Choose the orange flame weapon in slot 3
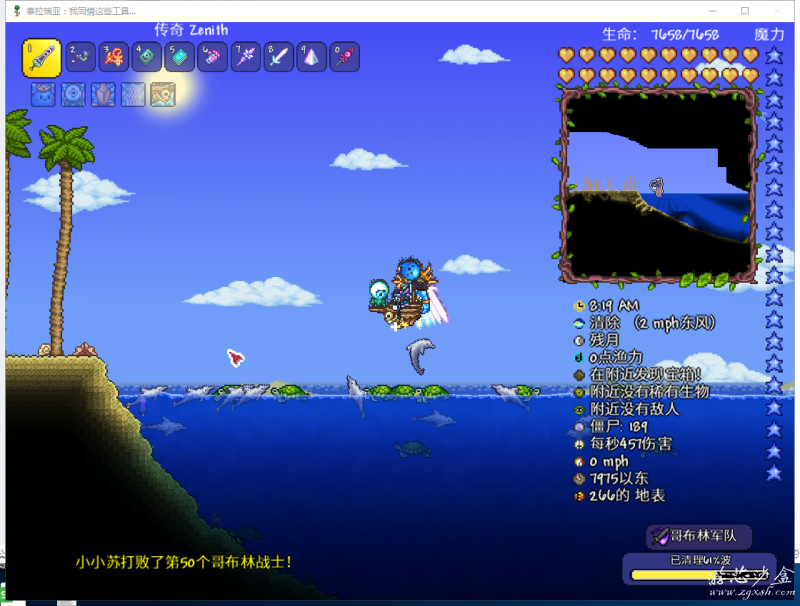Screen dimensions: 800x606 (x=114, y=57)
